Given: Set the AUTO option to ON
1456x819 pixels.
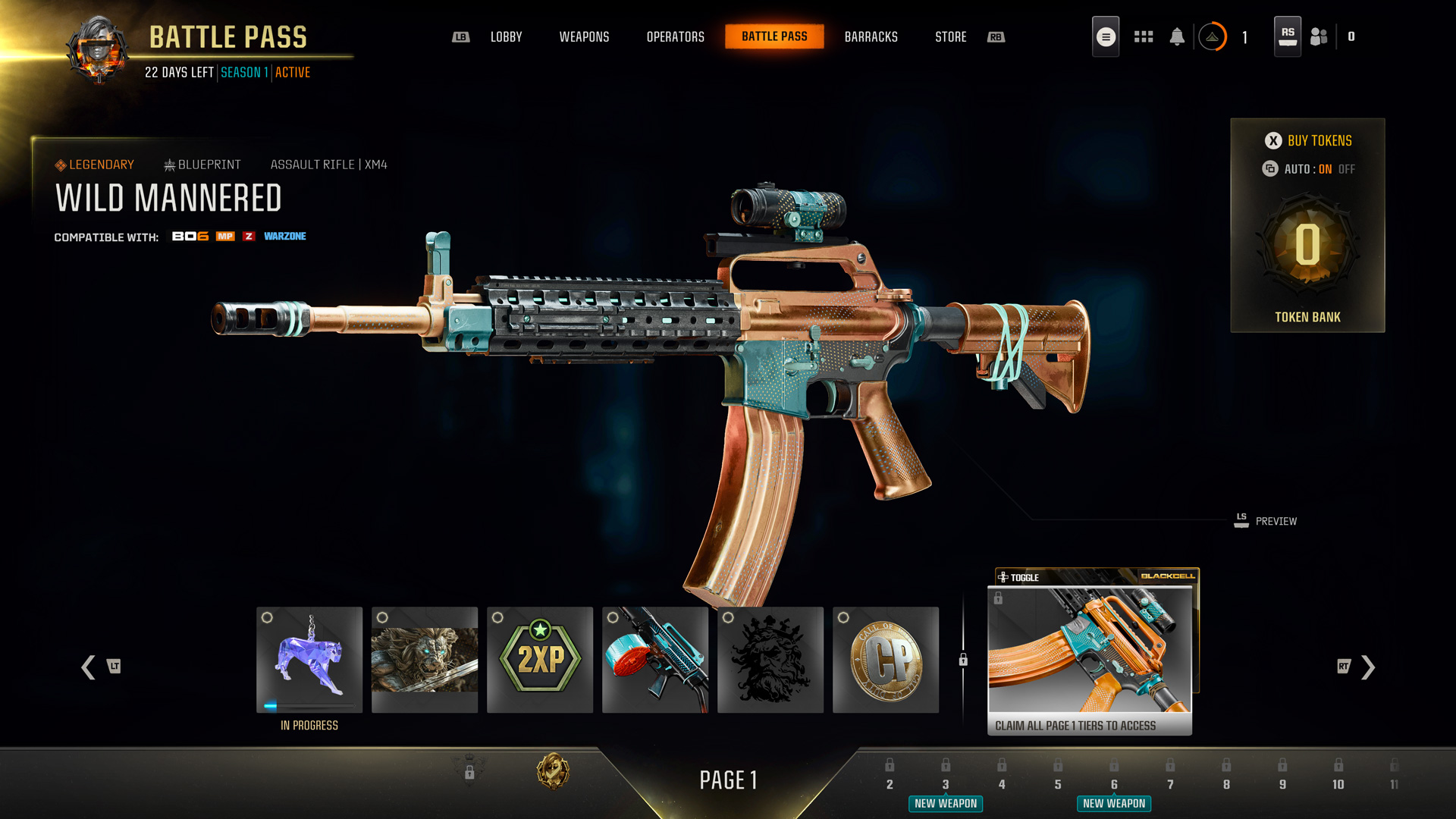Looking at the screenshot, I should click(1325, 169).
